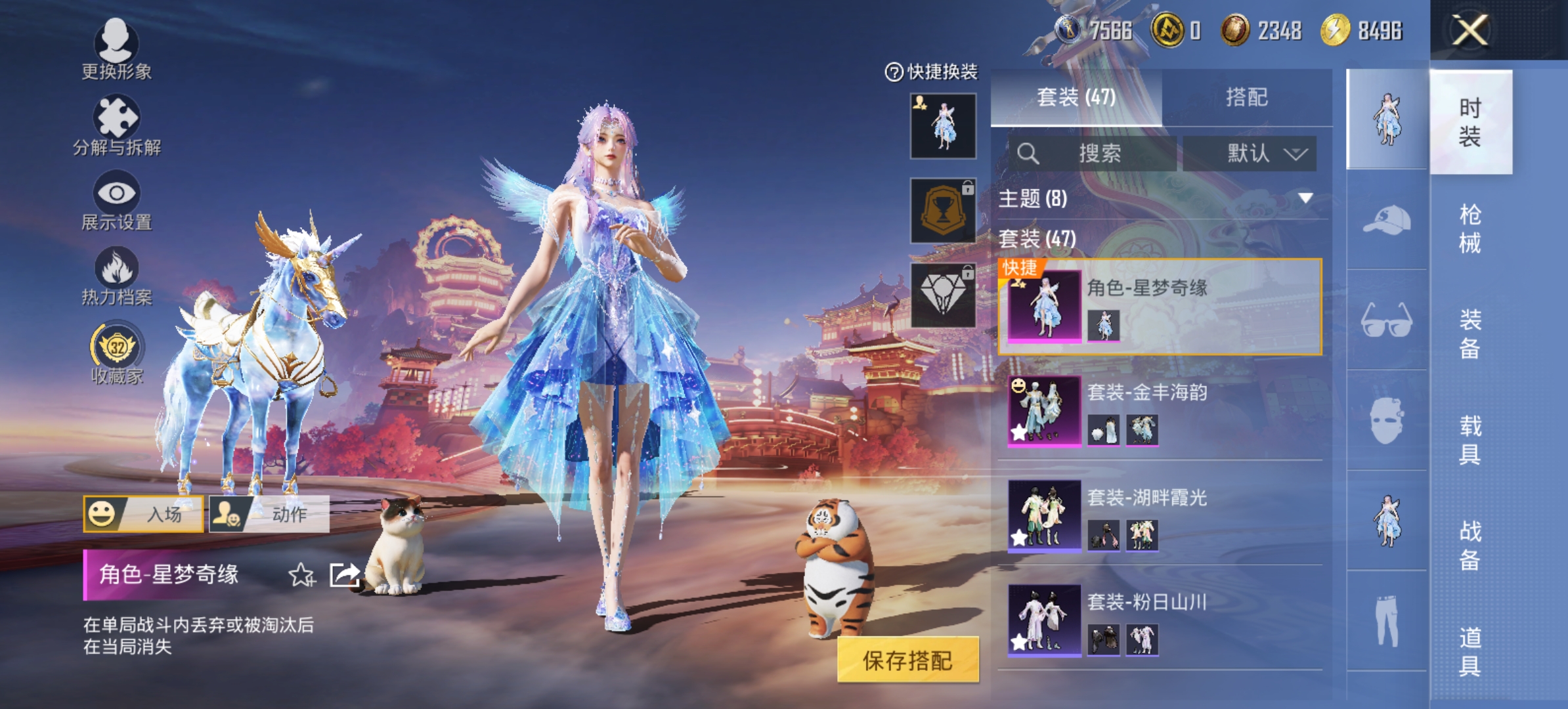The width and height of the screenshot is (1568, 709).
Task: Switch to the 枪械 weapons category
Action: click(1470, 228)
